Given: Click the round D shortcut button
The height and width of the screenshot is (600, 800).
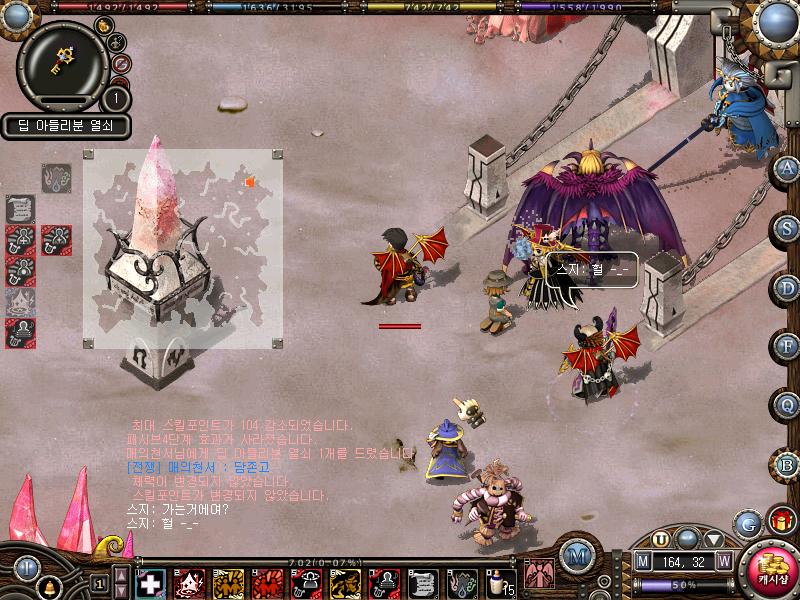Looking at the screenshot, I should click(x=787, y=288).
